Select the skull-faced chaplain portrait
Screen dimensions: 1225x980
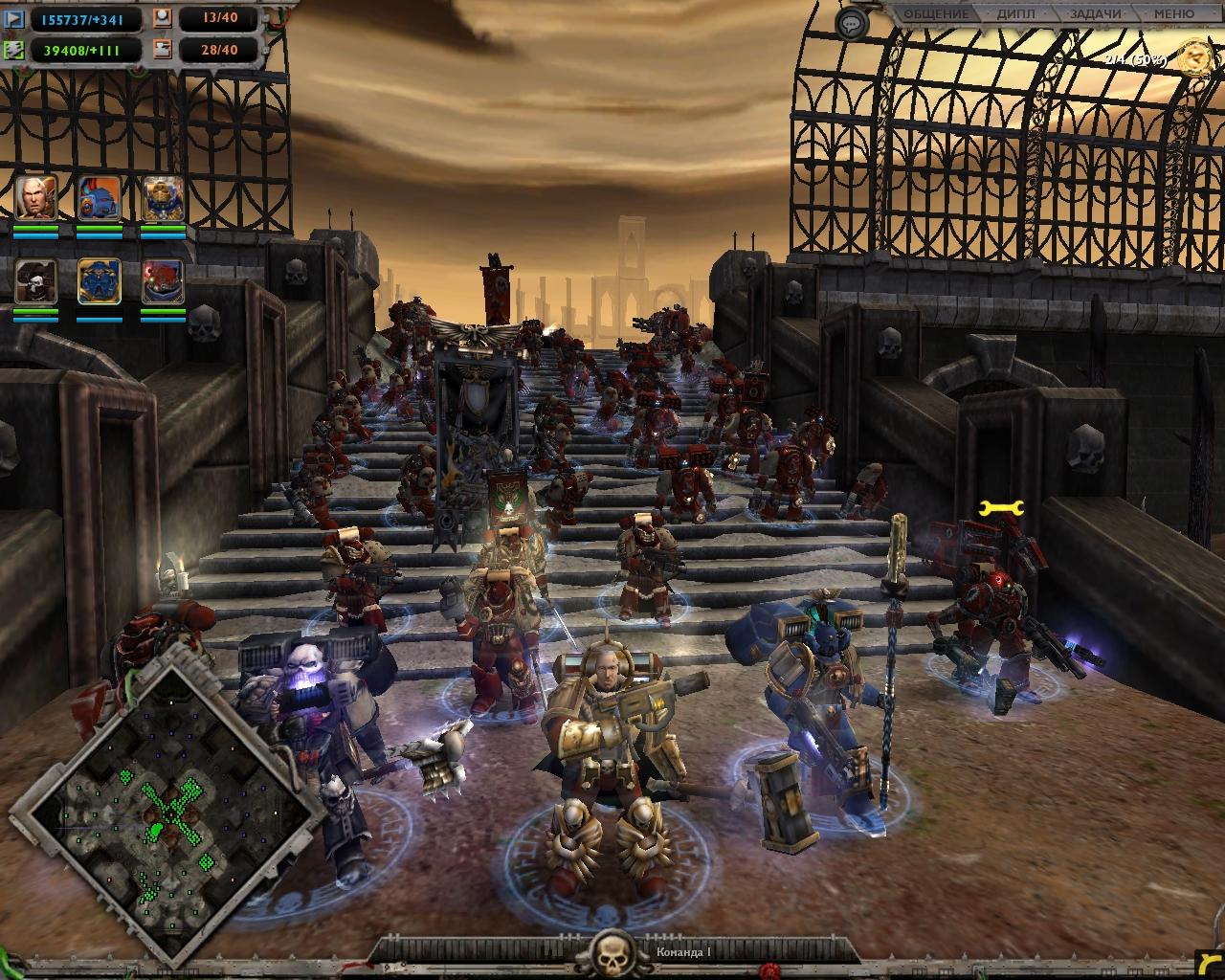(36, 281)
